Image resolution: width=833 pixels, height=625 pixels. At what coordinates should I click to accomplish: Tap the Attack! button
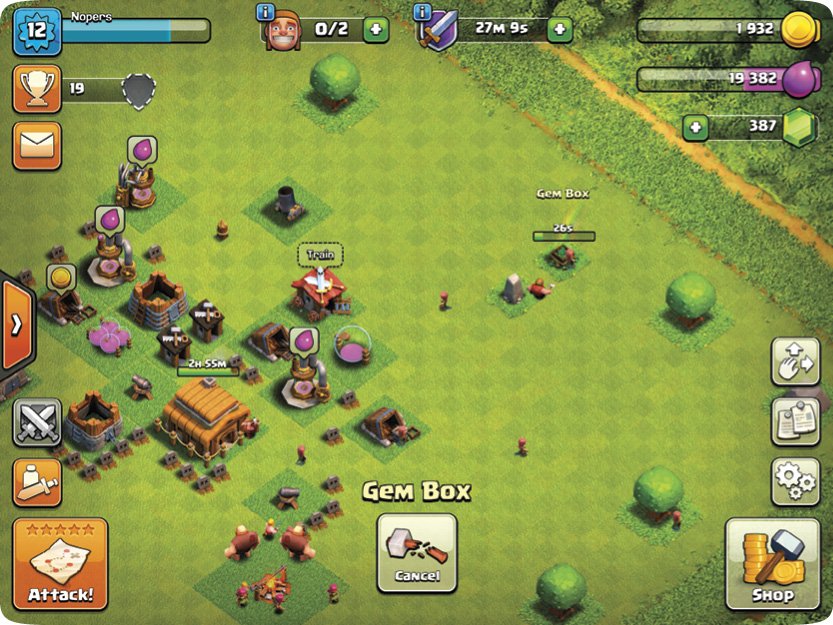coord(60,565)
